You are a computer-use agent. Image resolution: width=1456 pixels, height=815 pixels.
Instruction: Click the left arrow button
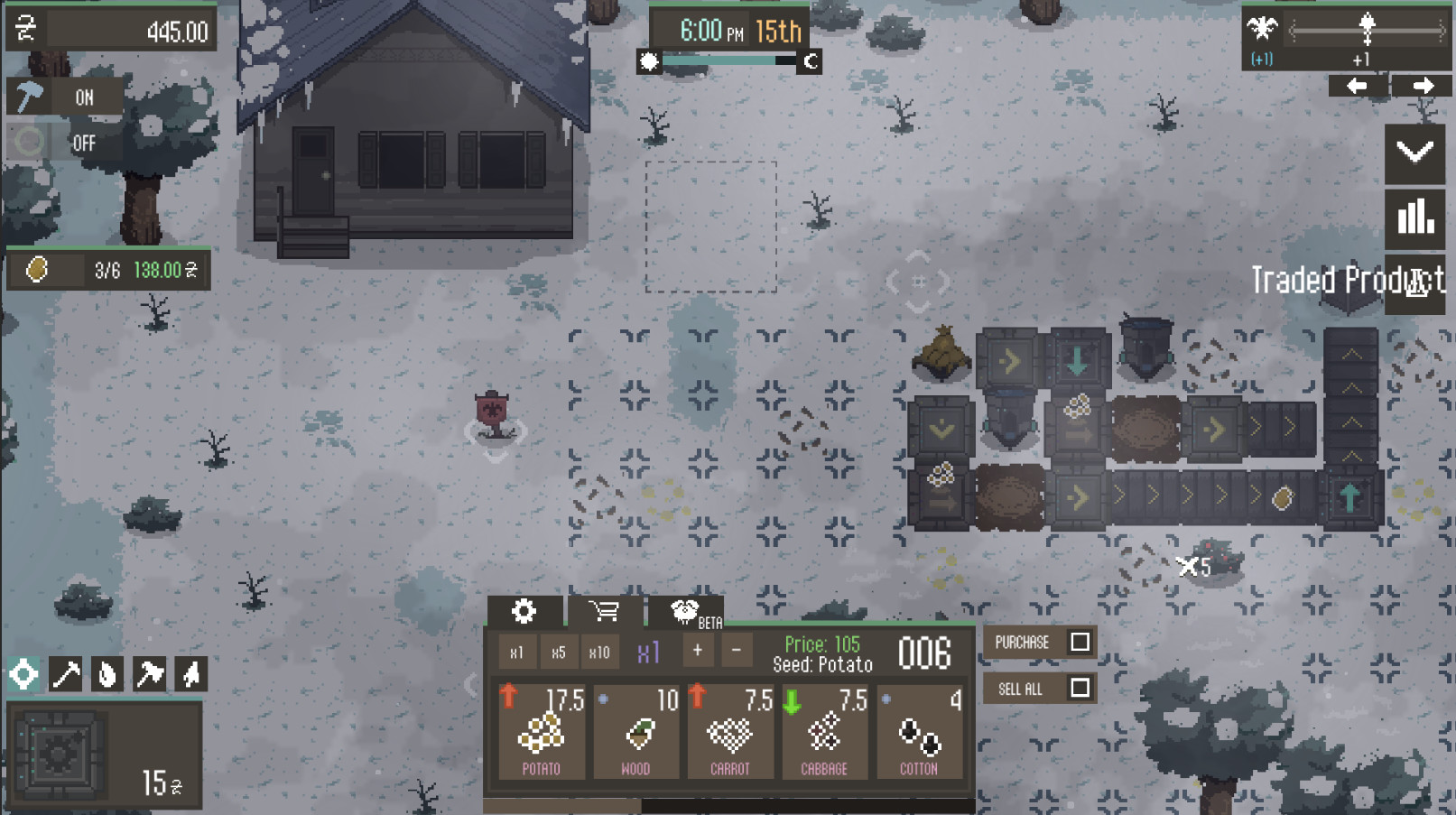pyautogui.click(x=1356, y=86)
